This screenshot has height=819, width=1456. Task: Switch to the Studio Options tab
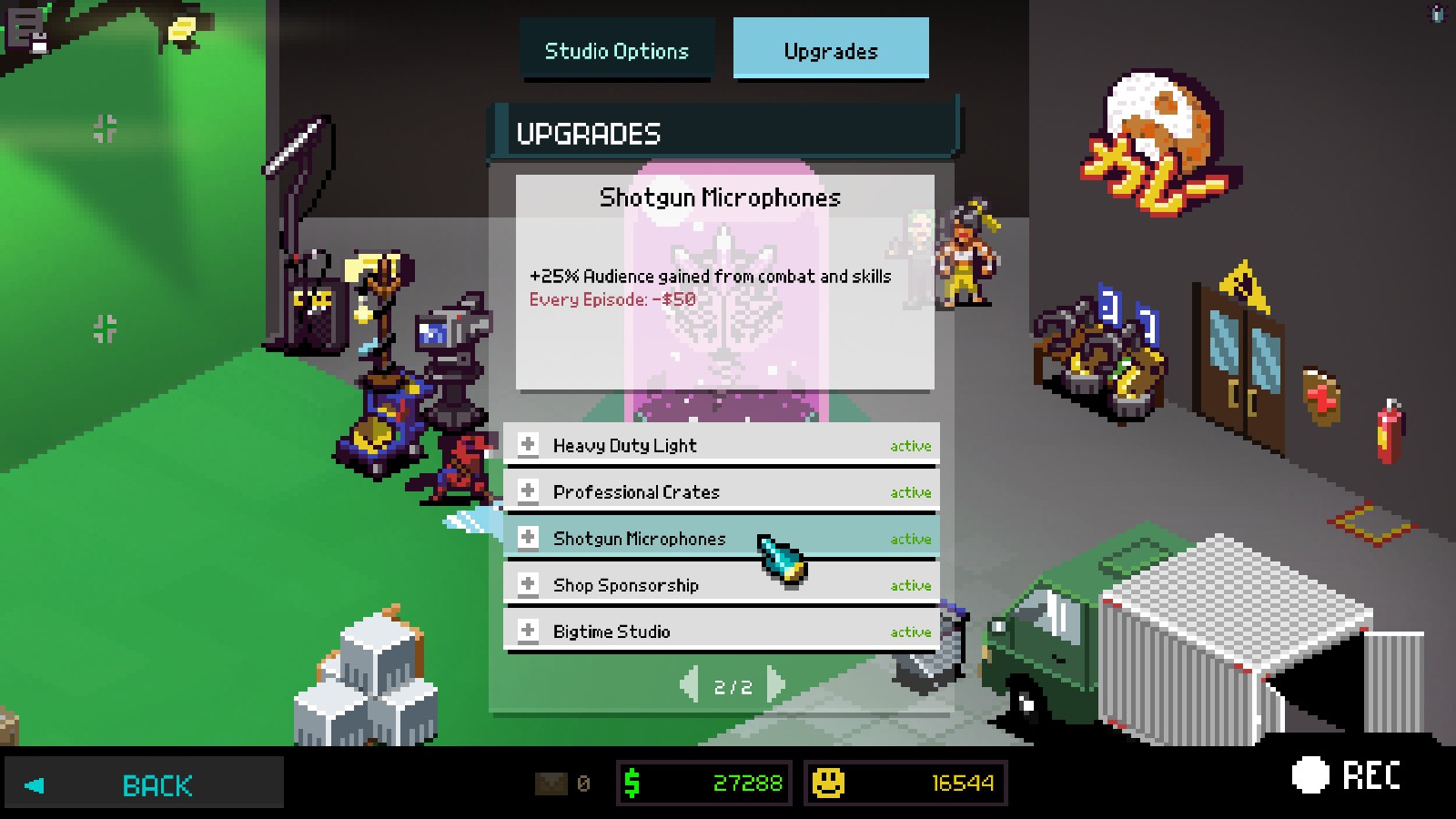coord(616,51)
